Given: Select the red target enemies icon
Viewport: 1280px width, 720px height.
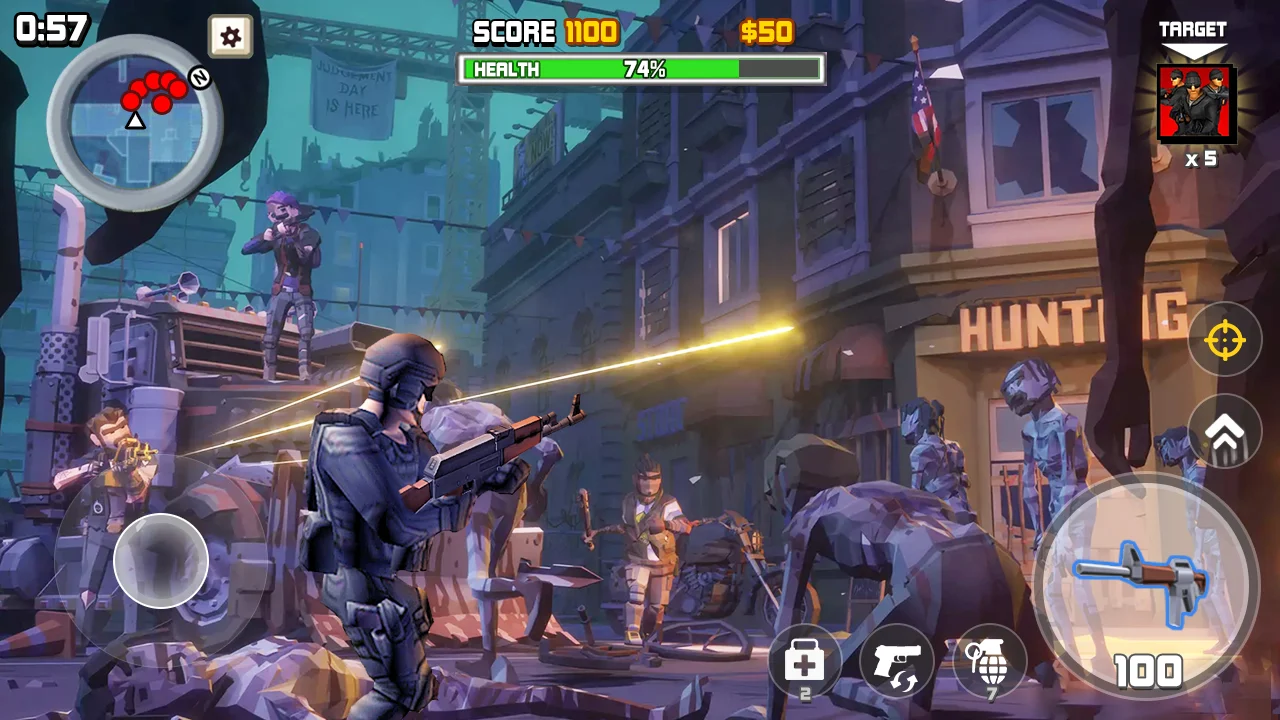Looking at the screenshot, I should coord(1195,104).
